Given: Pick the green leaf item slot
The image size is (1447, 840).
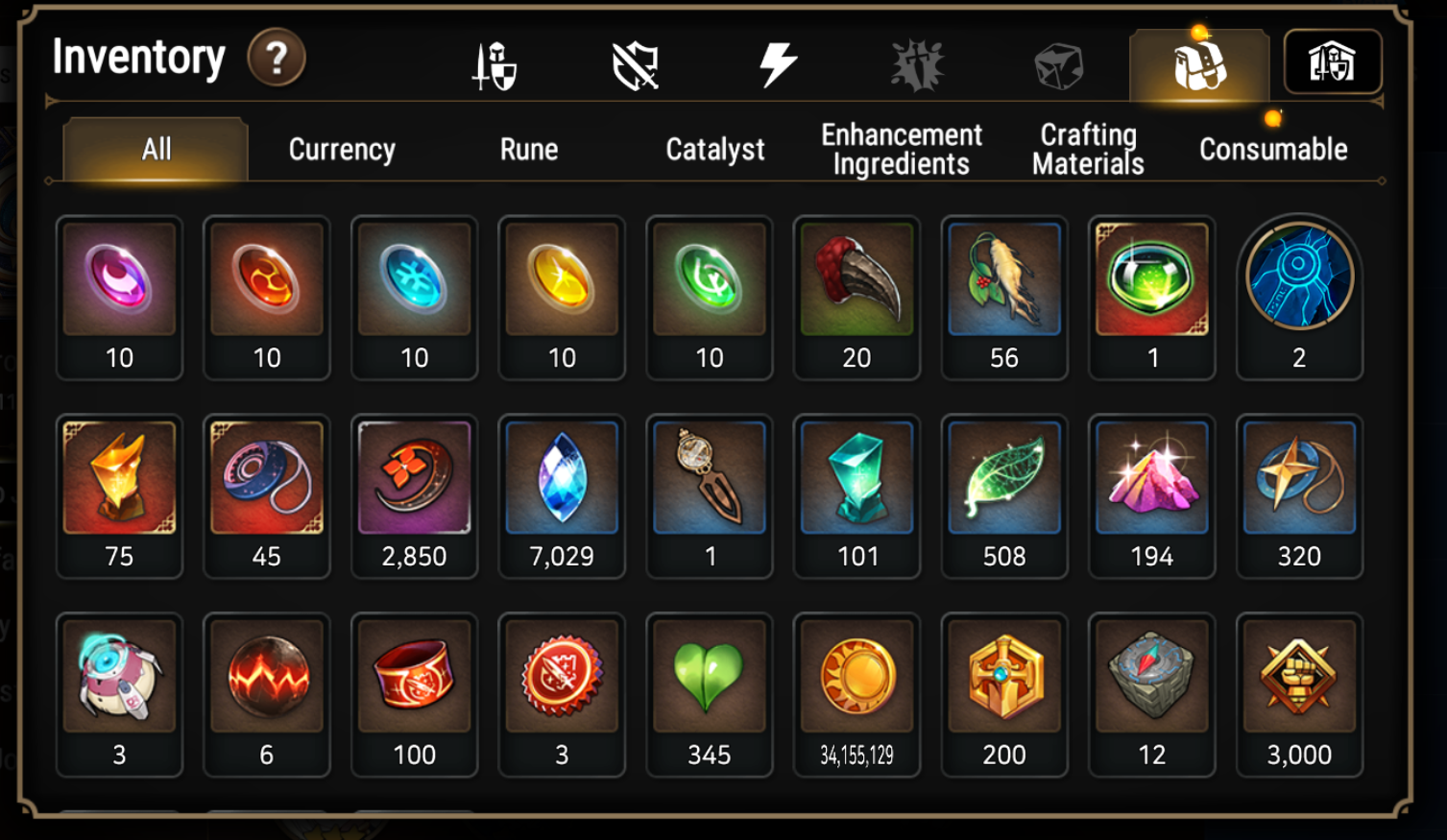Looking at the screenshot, I should [1003, 495].
